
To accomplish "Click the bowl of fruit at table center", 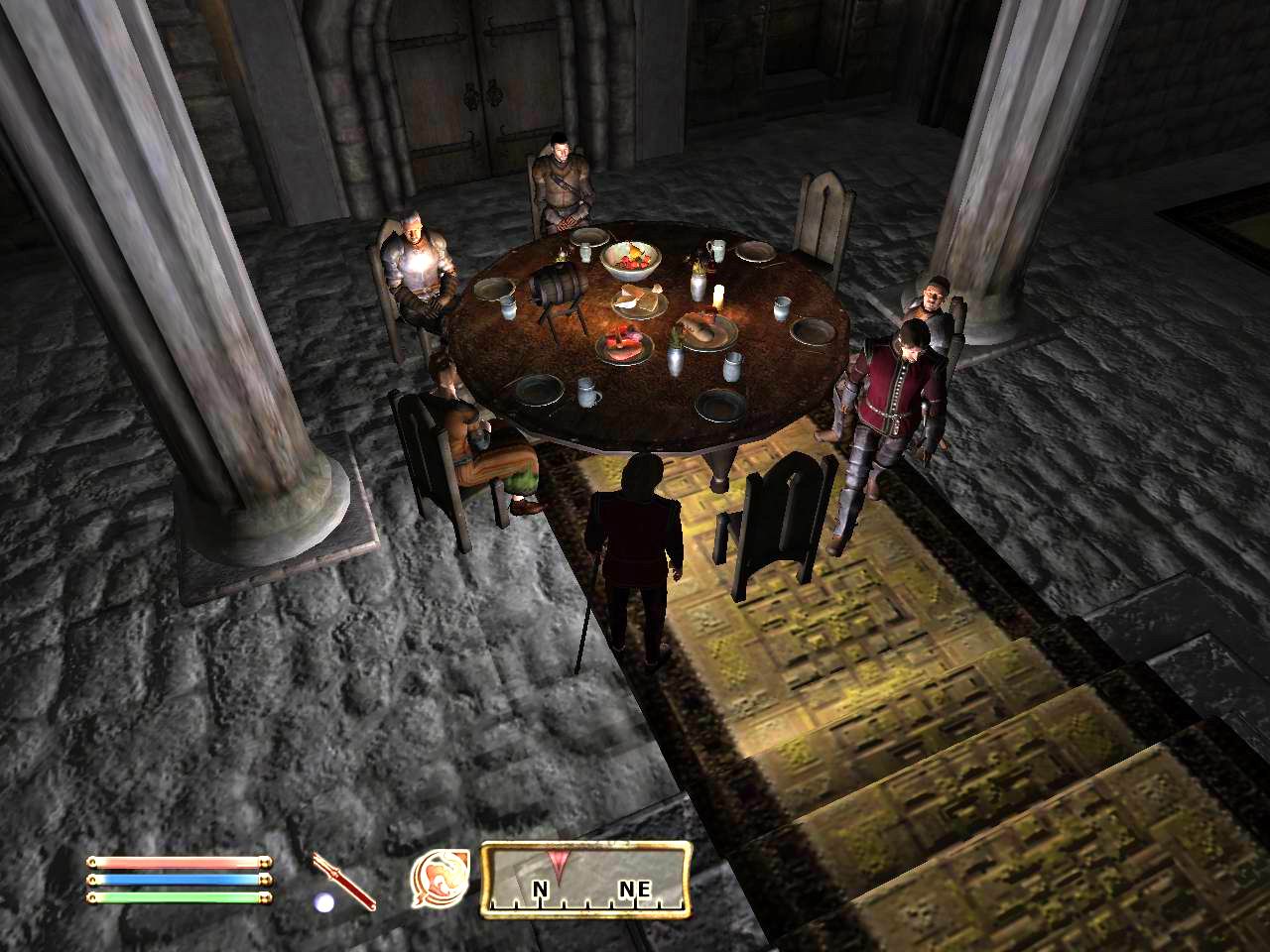I will 633,258.
